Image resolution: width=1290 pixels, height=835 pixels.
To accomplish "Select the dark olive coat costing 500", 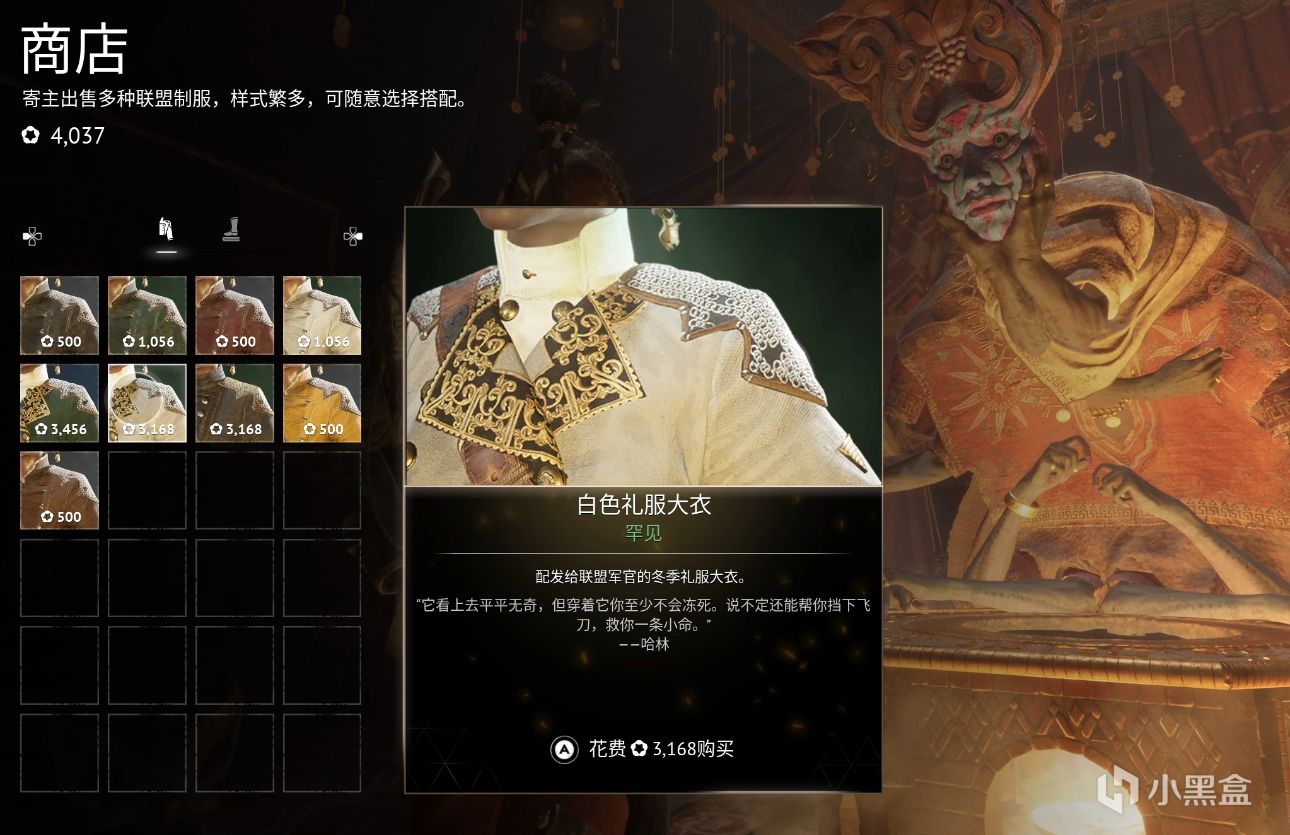I will tap(60, 315).
